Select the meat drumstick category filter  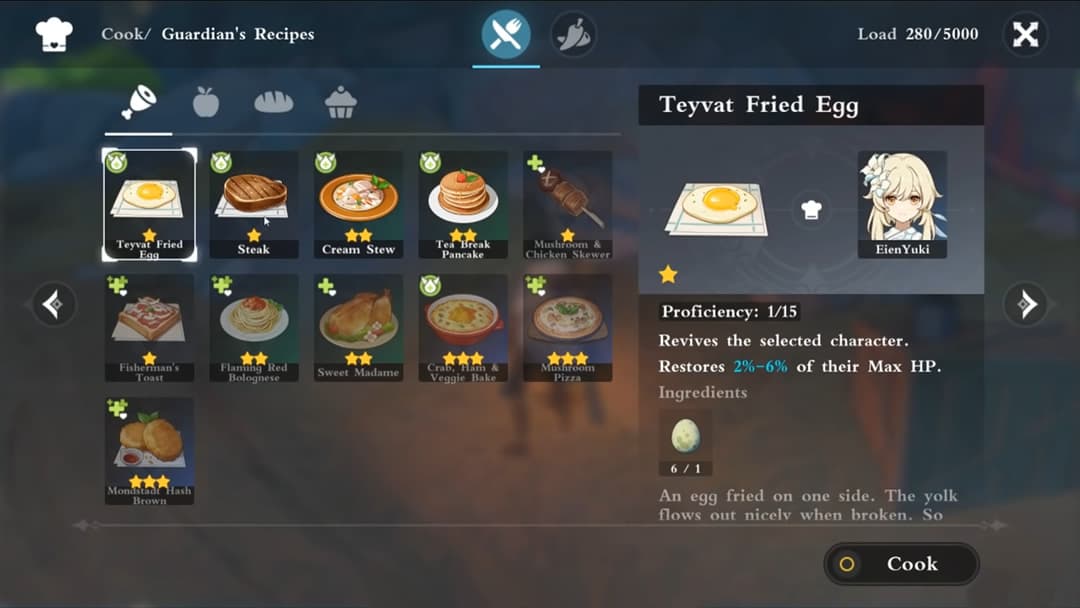tap(138, 102)
